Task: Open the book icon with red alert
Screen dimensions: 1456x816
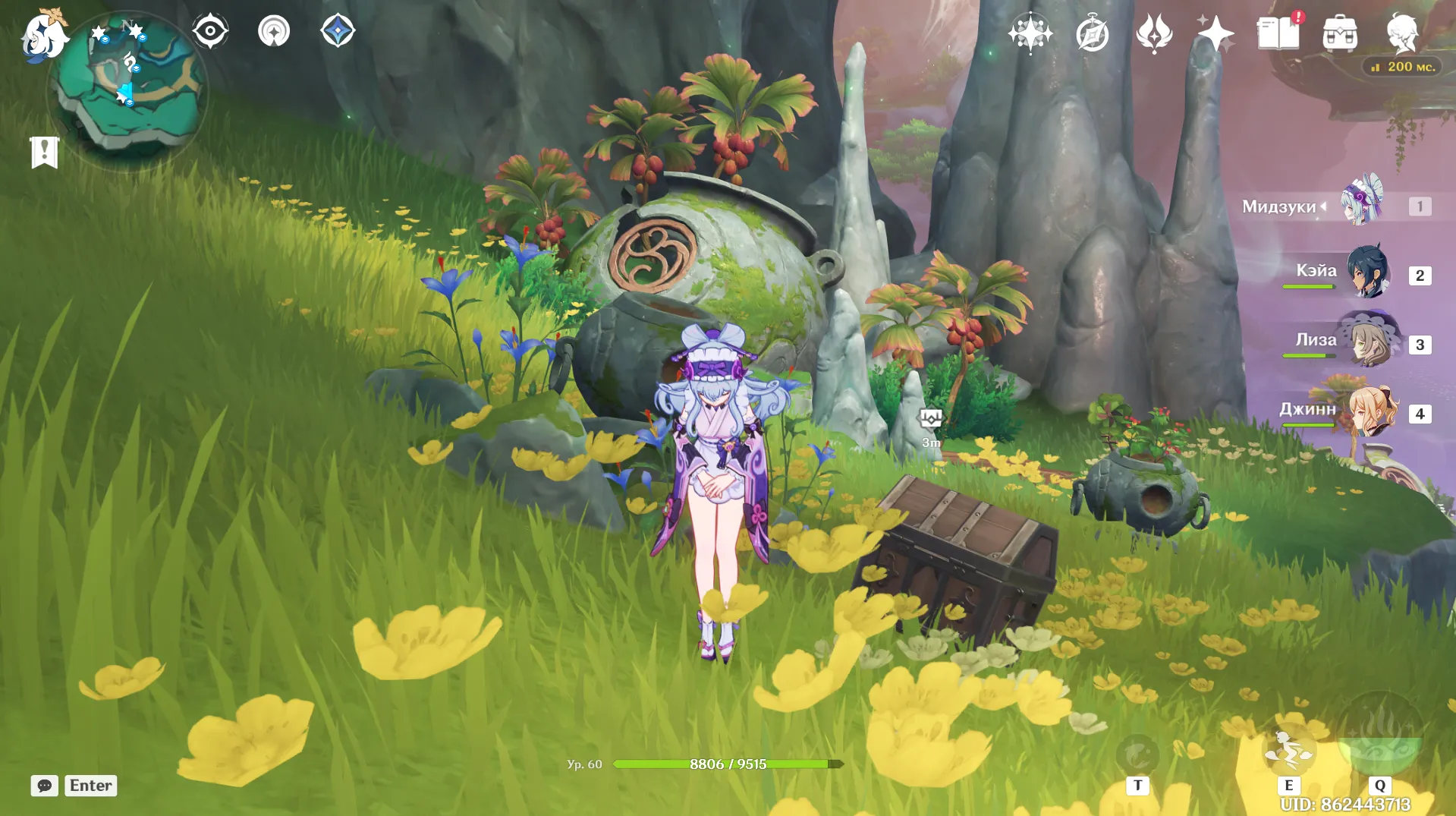Action: point(1278,34)
